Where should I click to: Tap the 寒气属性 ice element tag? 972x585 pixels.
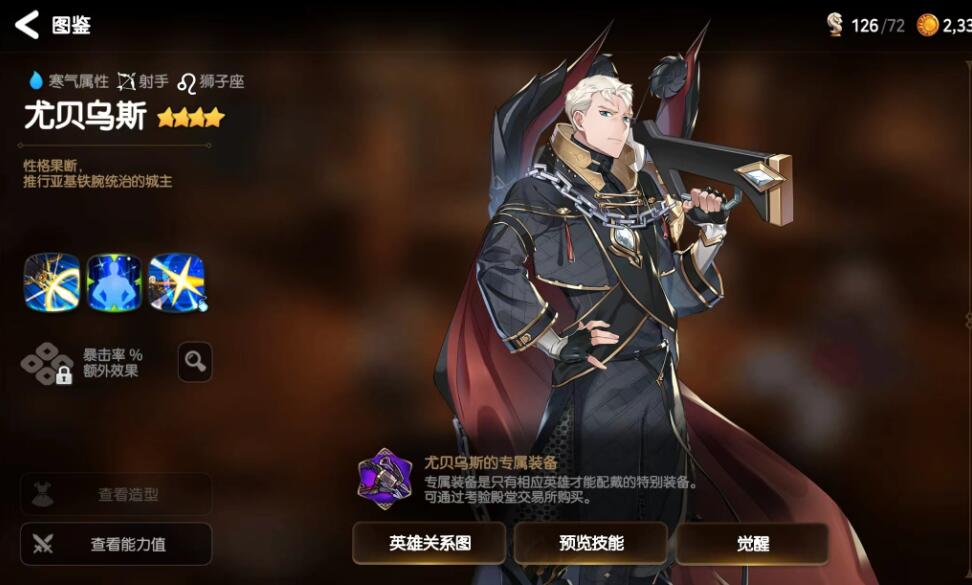[x=67, y=81]
